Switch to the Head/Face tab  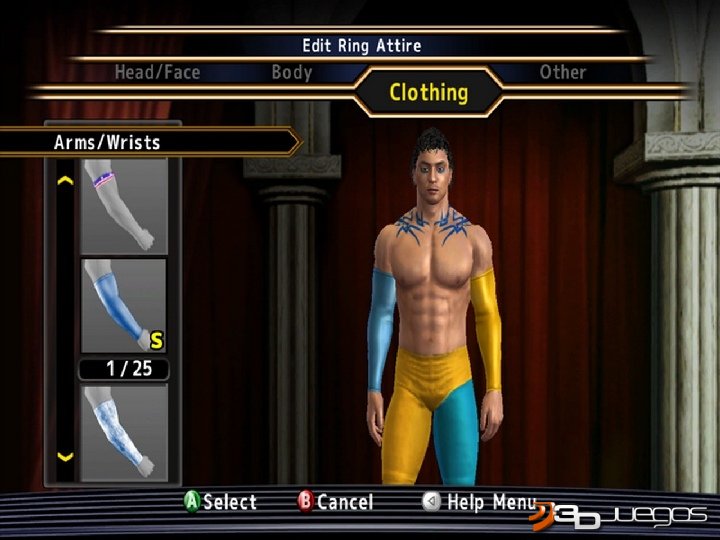157,72
